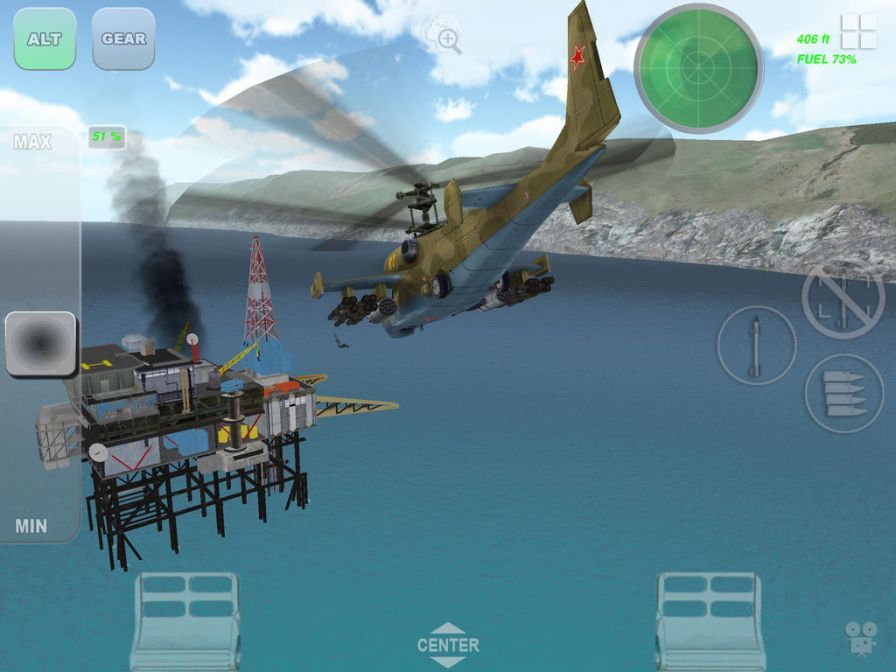Image resolution: width=896 pixels, height=672 pixels.
Task: Toggle the ALT altitude hold button
Action: click(x=45, y=39)
